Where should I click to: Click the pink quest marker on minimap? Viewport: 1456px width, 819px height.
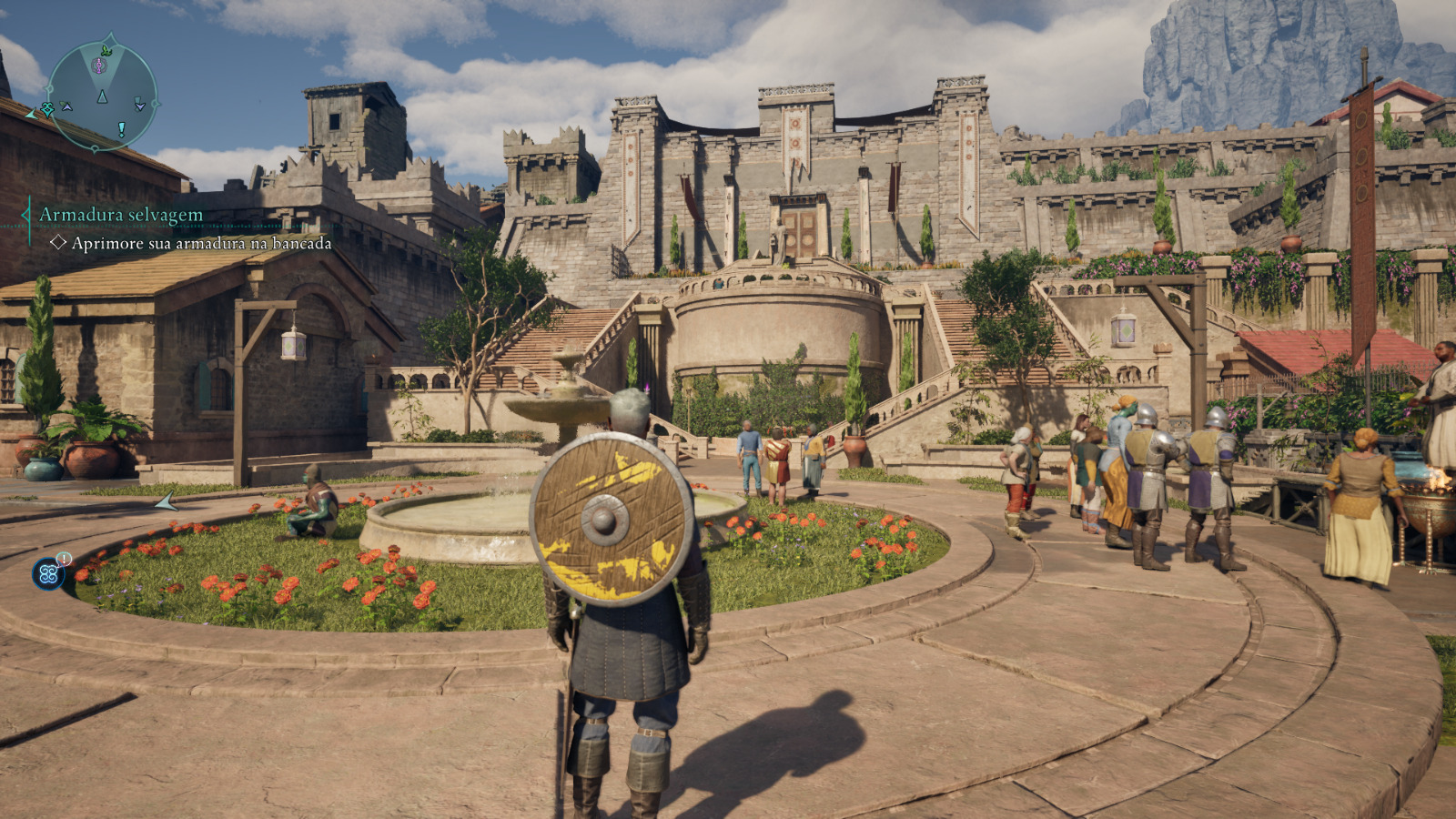[100, 66]
